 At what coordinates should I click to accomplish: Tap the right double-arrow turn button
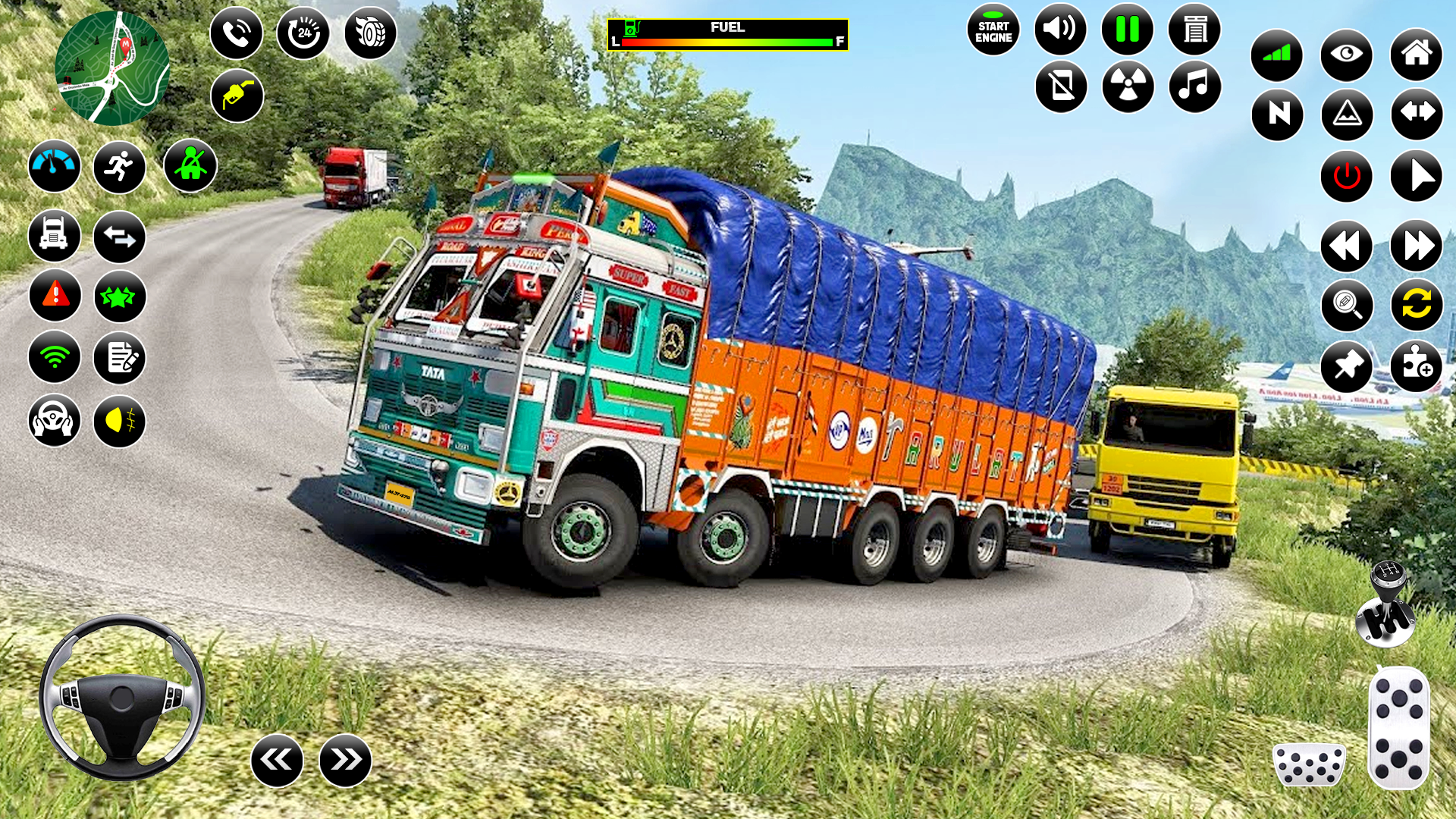pos(346,760)
